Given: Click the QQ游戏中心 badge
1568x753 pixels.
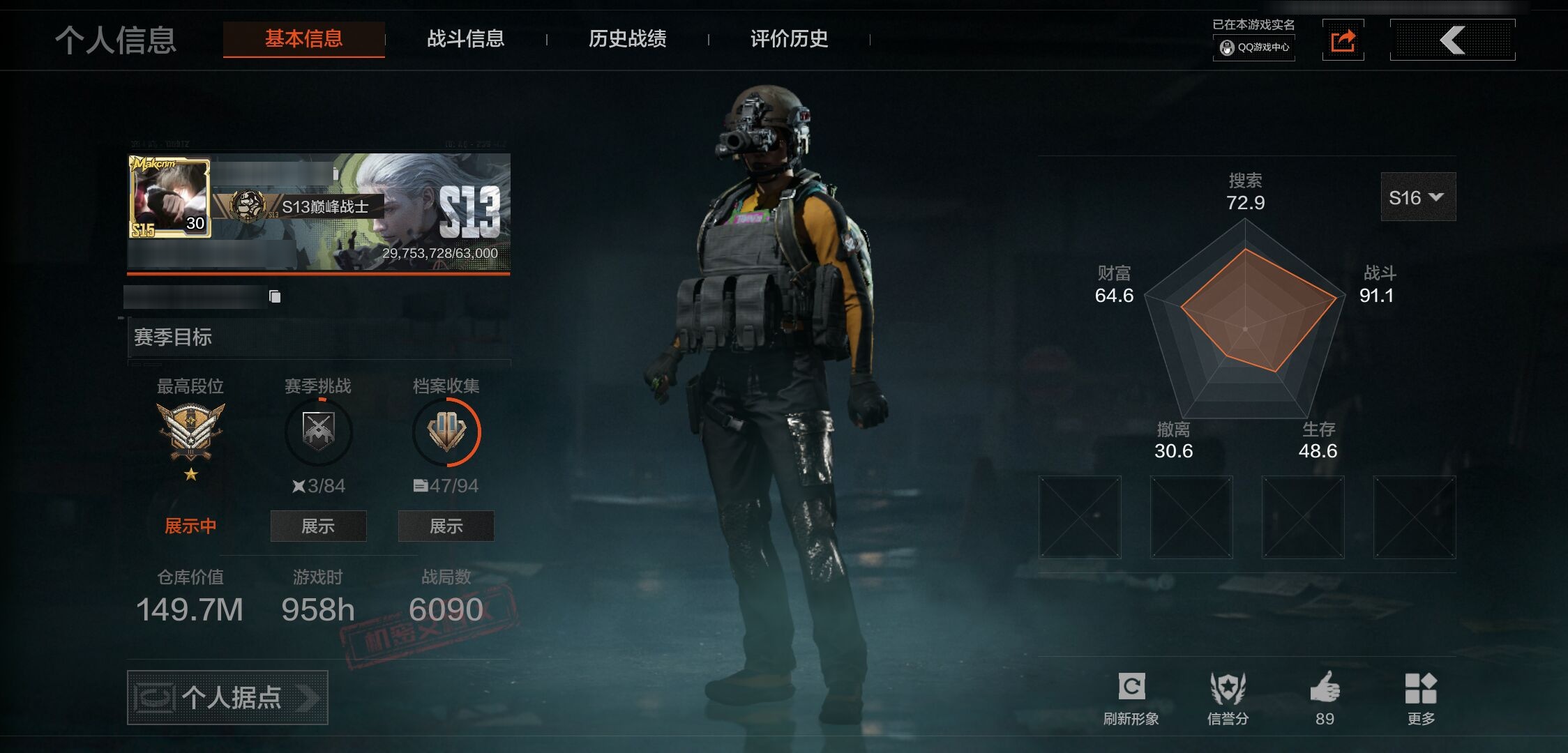Looking at the screenshot, I should (1254, 47).
